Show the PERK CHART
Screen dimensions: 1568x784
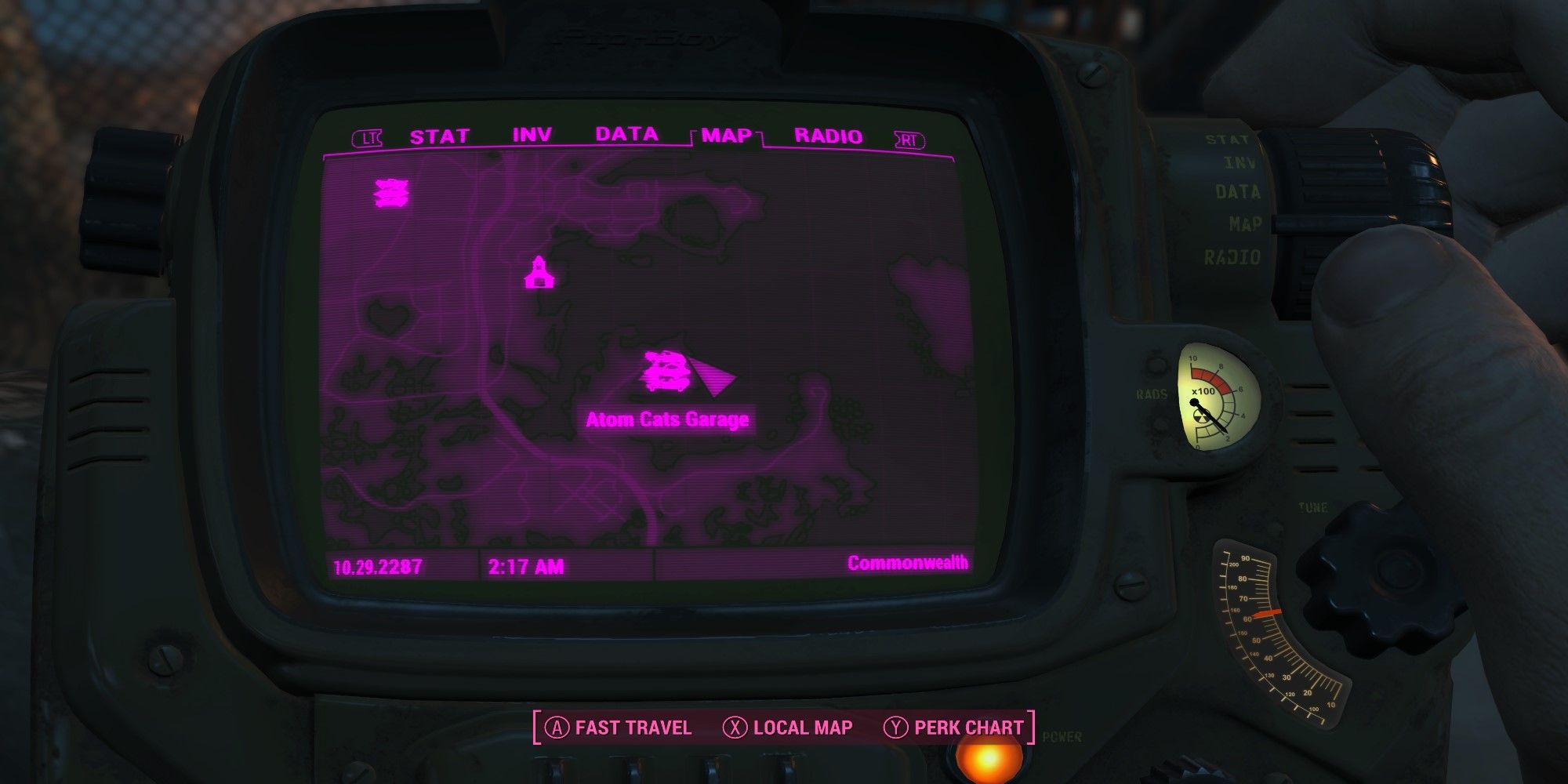(954, 728)
